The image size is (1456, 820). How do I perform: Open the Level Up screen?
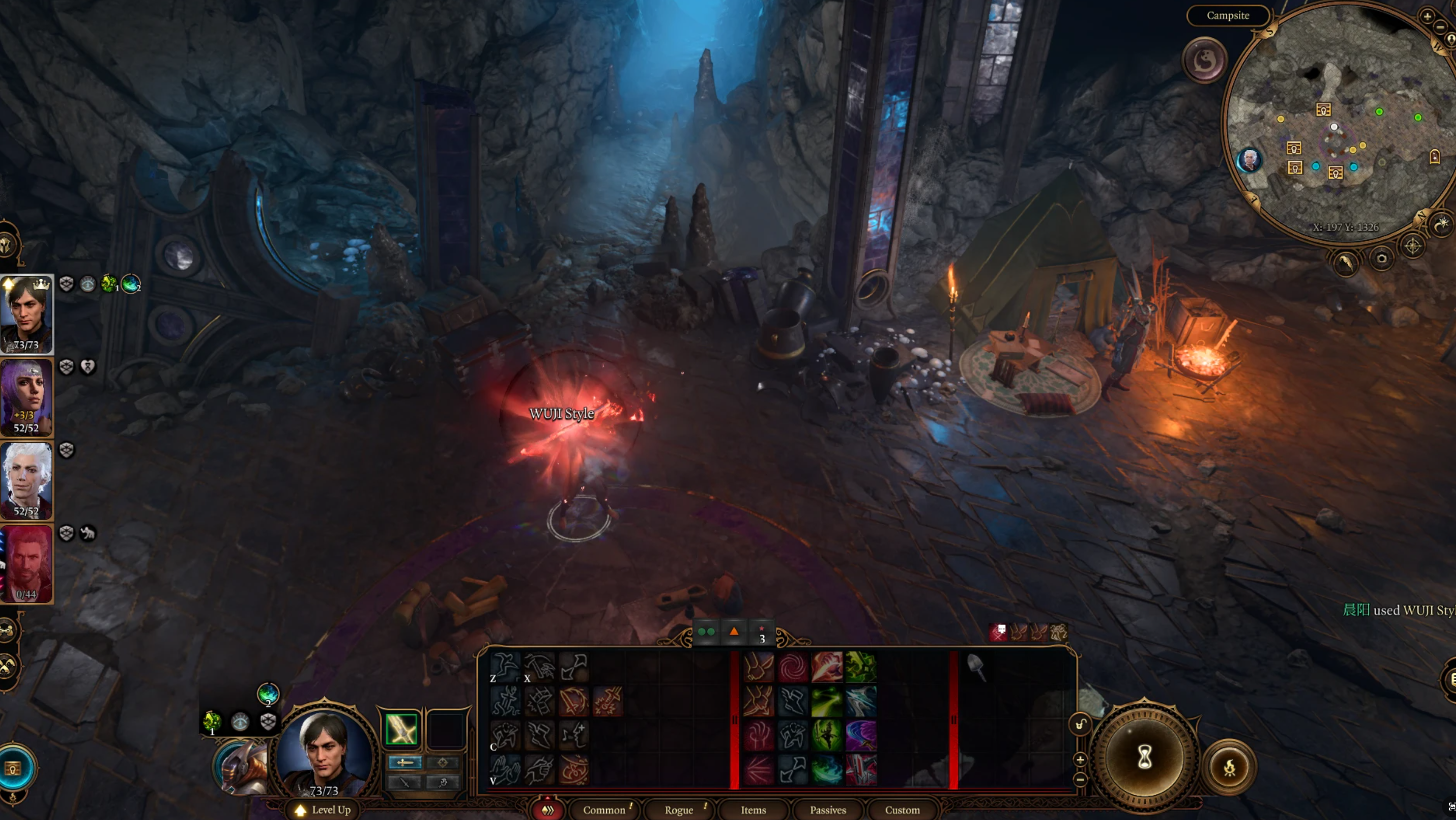pyautogui.click(x=324, y=810)
